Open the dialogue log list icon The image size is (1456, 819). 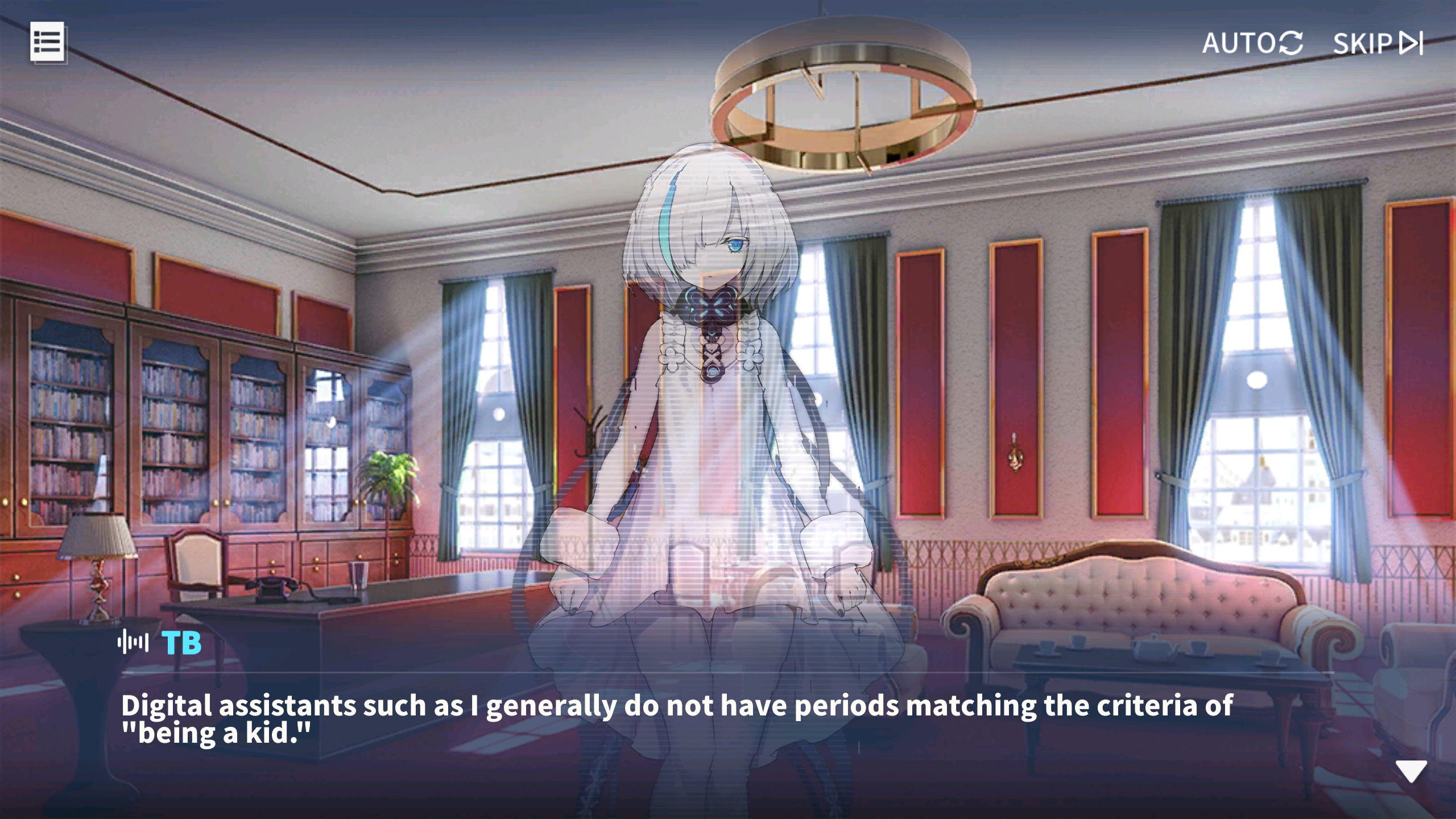click(x=47, y=42)
